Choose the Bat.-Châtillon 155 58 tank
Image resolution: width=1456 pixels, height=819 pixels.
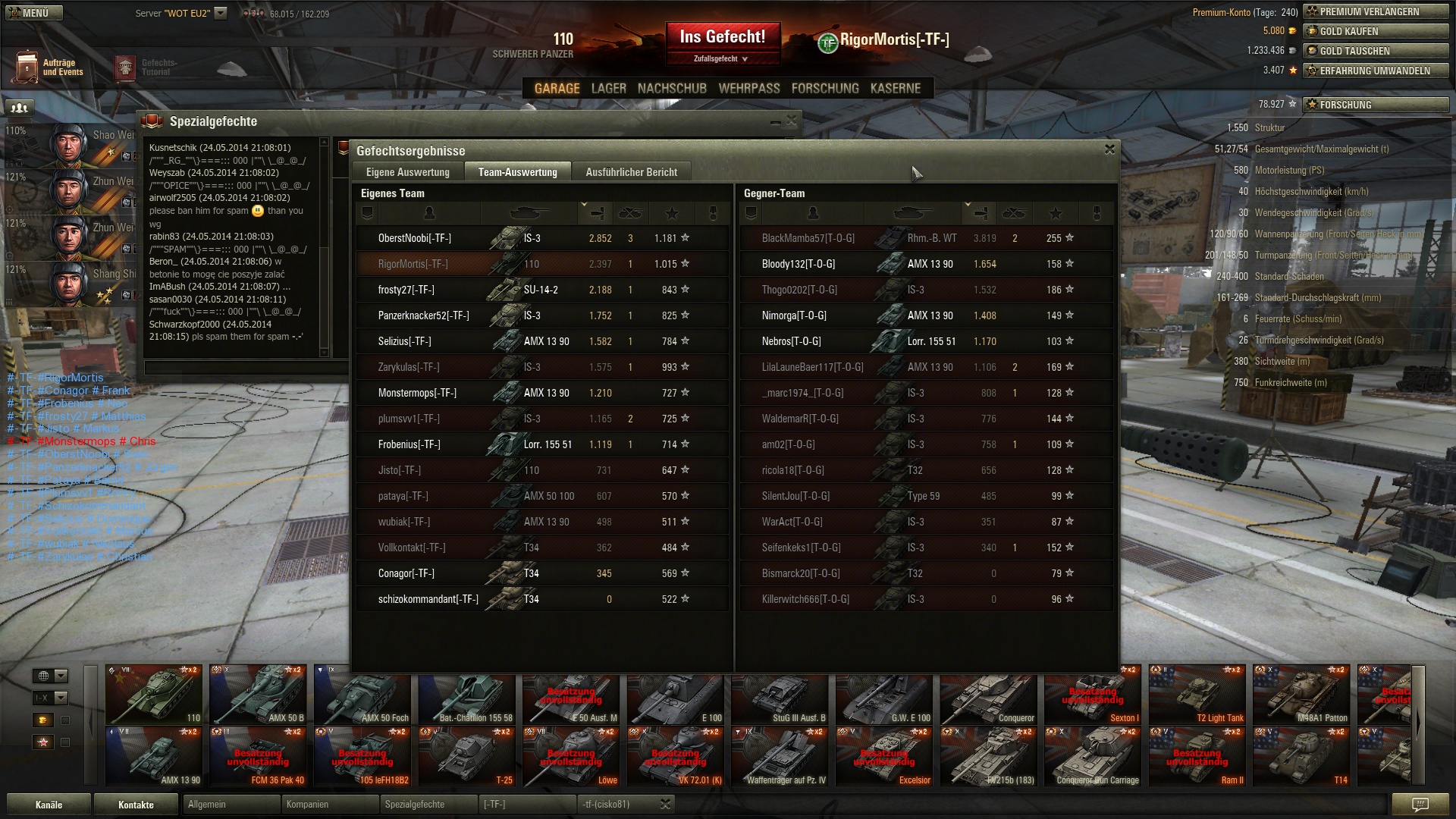(x=466, y=695)
